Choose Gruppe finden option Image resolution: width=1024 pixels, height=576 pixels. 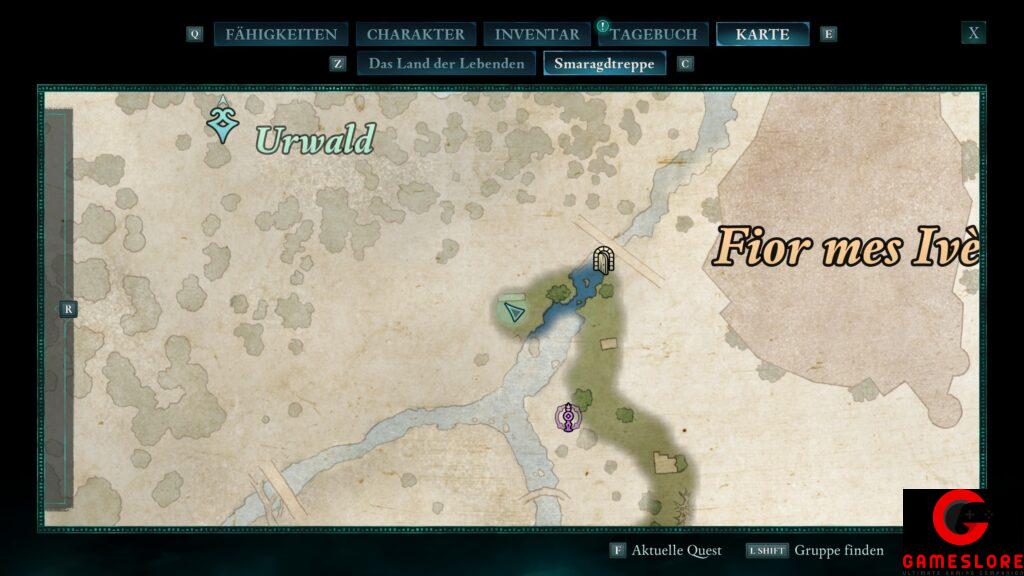pyautogui.click(x=815, y=550)
